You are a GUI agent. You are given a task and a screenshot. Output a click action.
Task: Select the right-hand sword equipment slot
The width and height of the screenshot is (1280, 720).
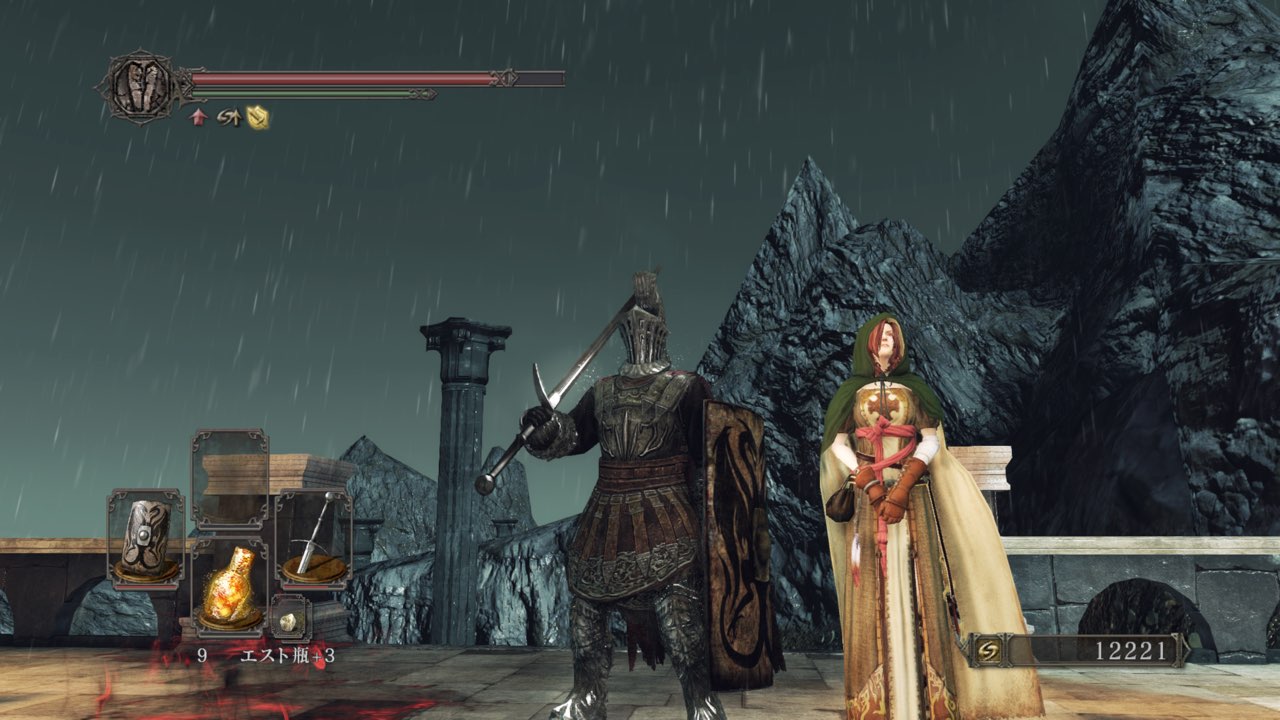[313, 536]
